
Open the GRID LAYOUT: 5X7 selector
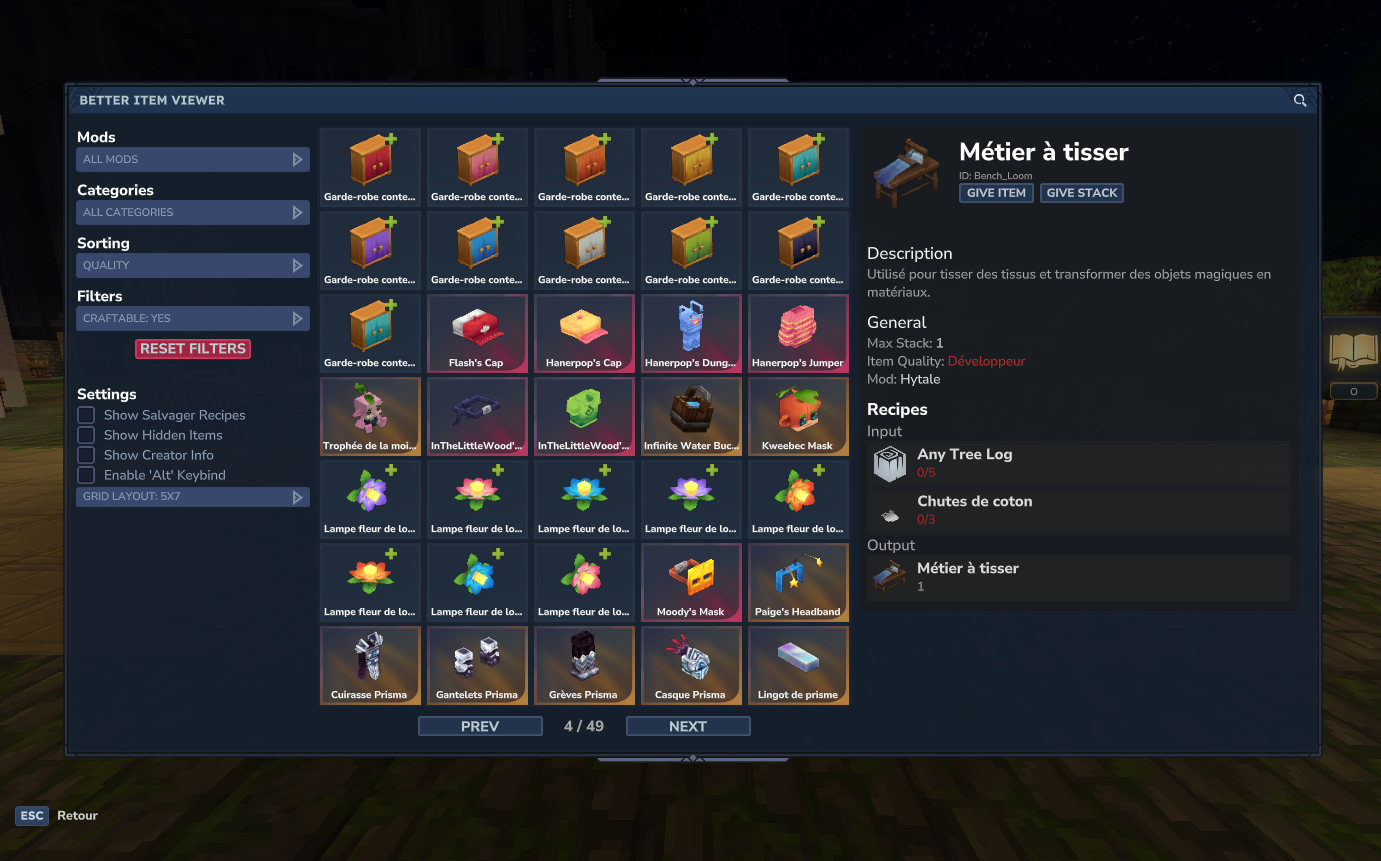[192, 496]
